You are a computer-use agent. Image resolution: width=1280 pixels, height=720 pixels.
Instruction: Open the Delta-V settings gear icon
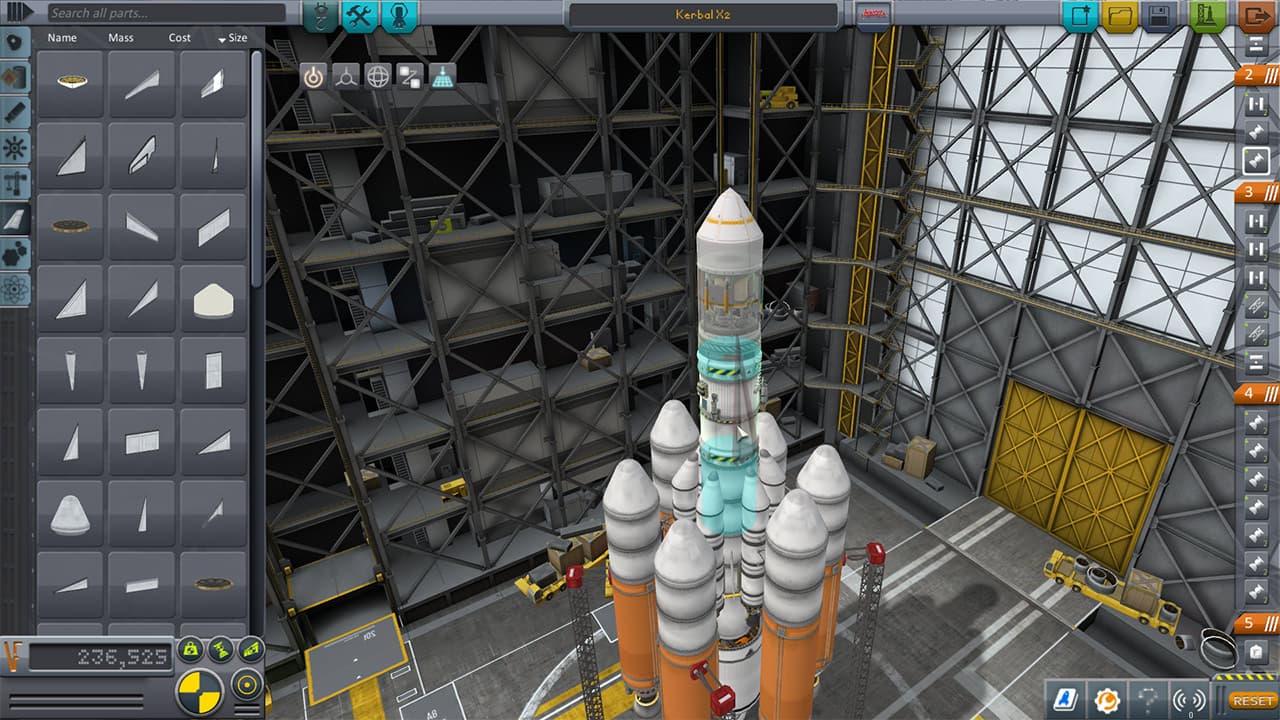[x=1107, y=700]
